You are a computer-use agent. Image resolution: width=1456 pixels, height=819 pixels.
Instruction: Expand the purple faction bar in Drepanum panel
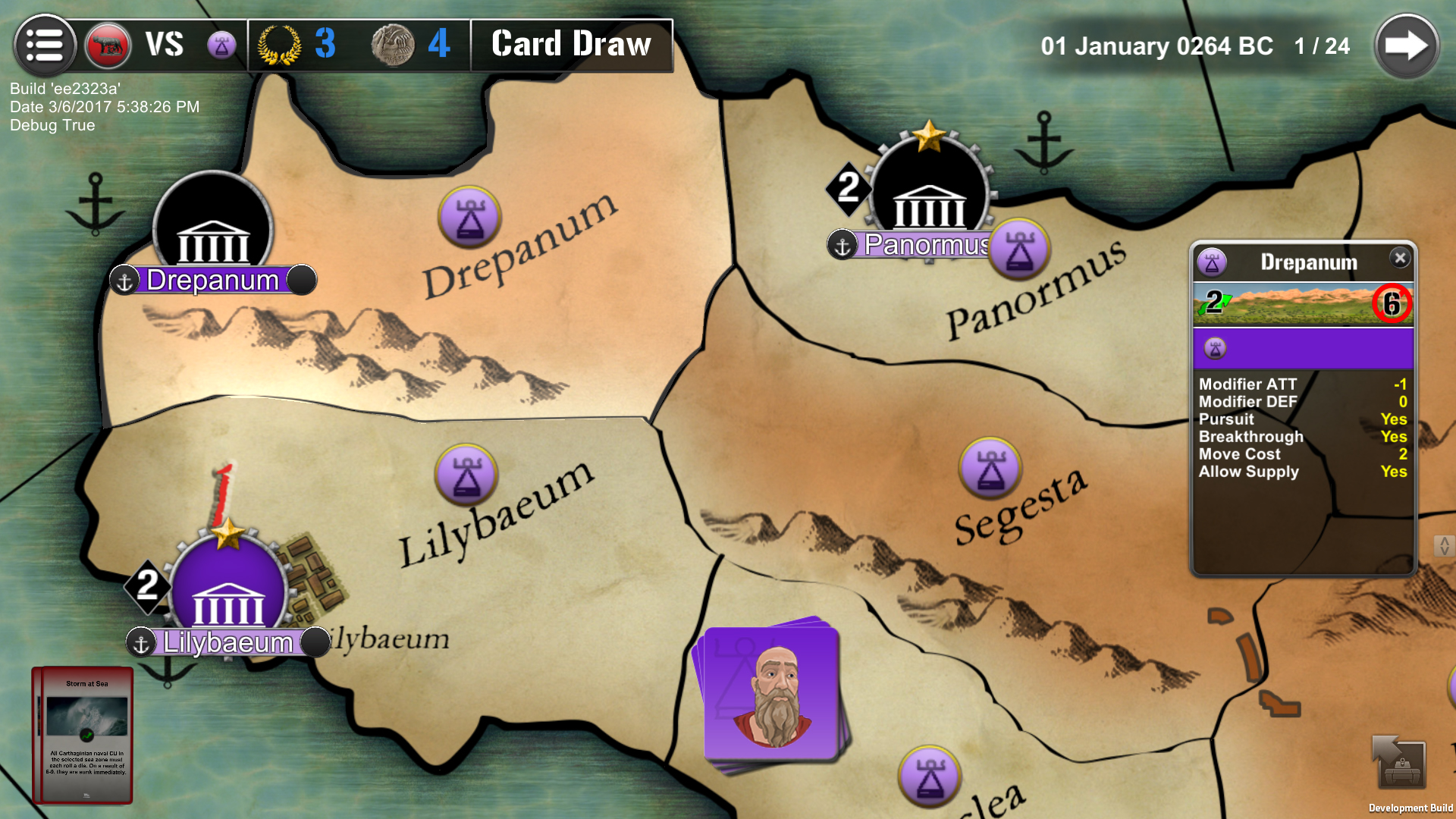click(x=1301, y=348)
